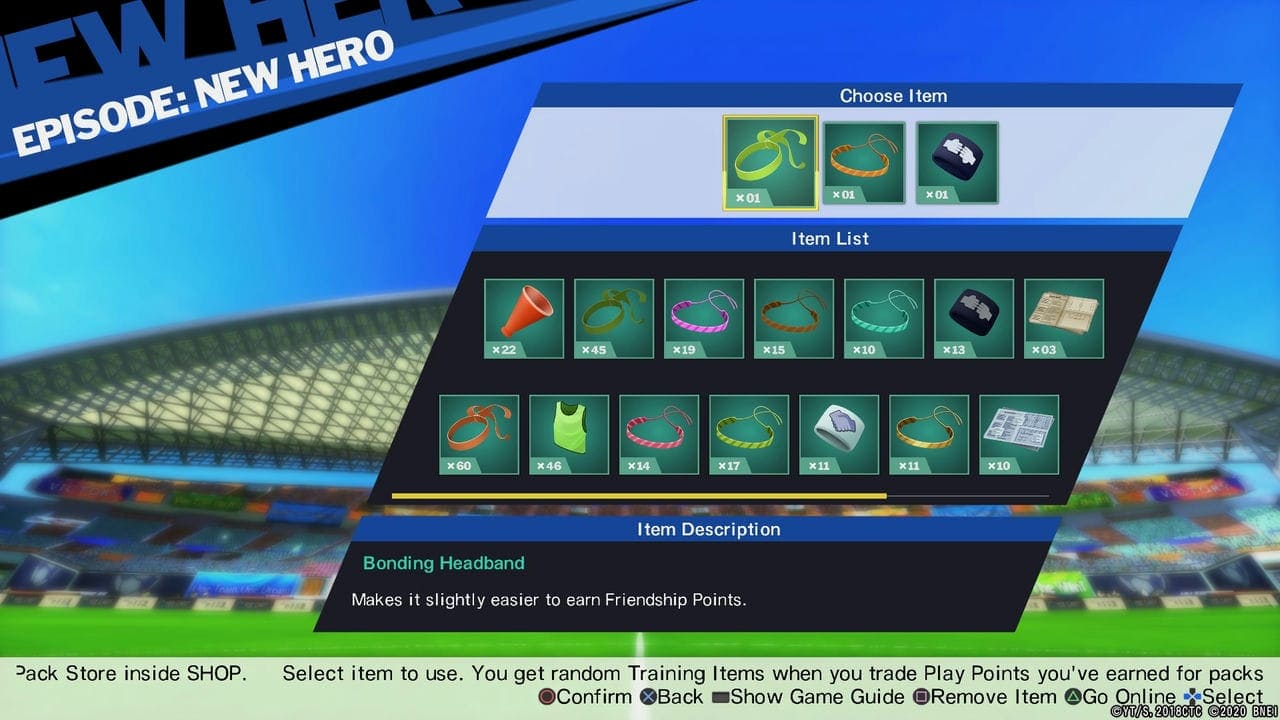Choose the yellow-green headband showing x17
1280x720 pixels.
point(748,433)
